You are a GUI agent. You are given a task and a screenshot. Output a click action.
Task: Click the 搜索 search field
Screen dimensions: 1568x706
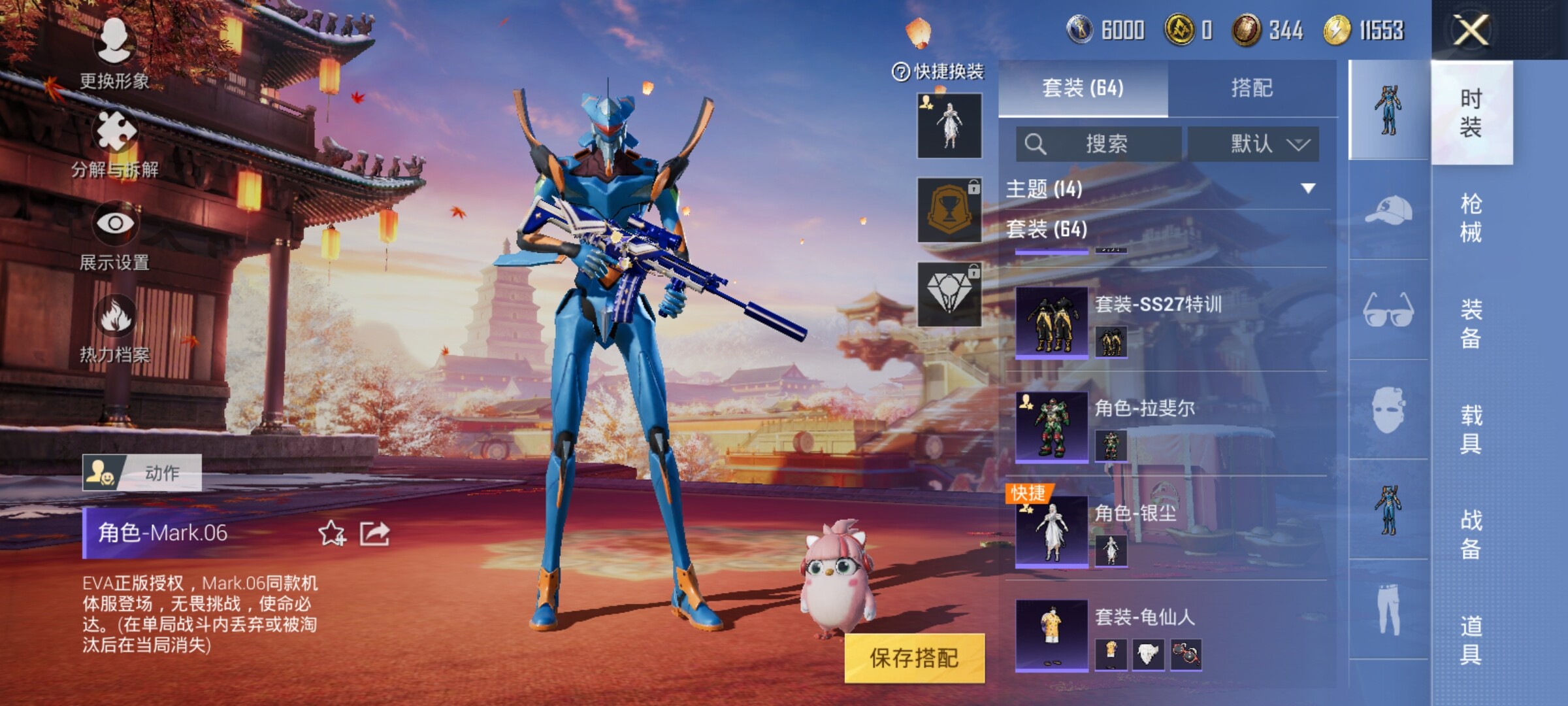1099,144
